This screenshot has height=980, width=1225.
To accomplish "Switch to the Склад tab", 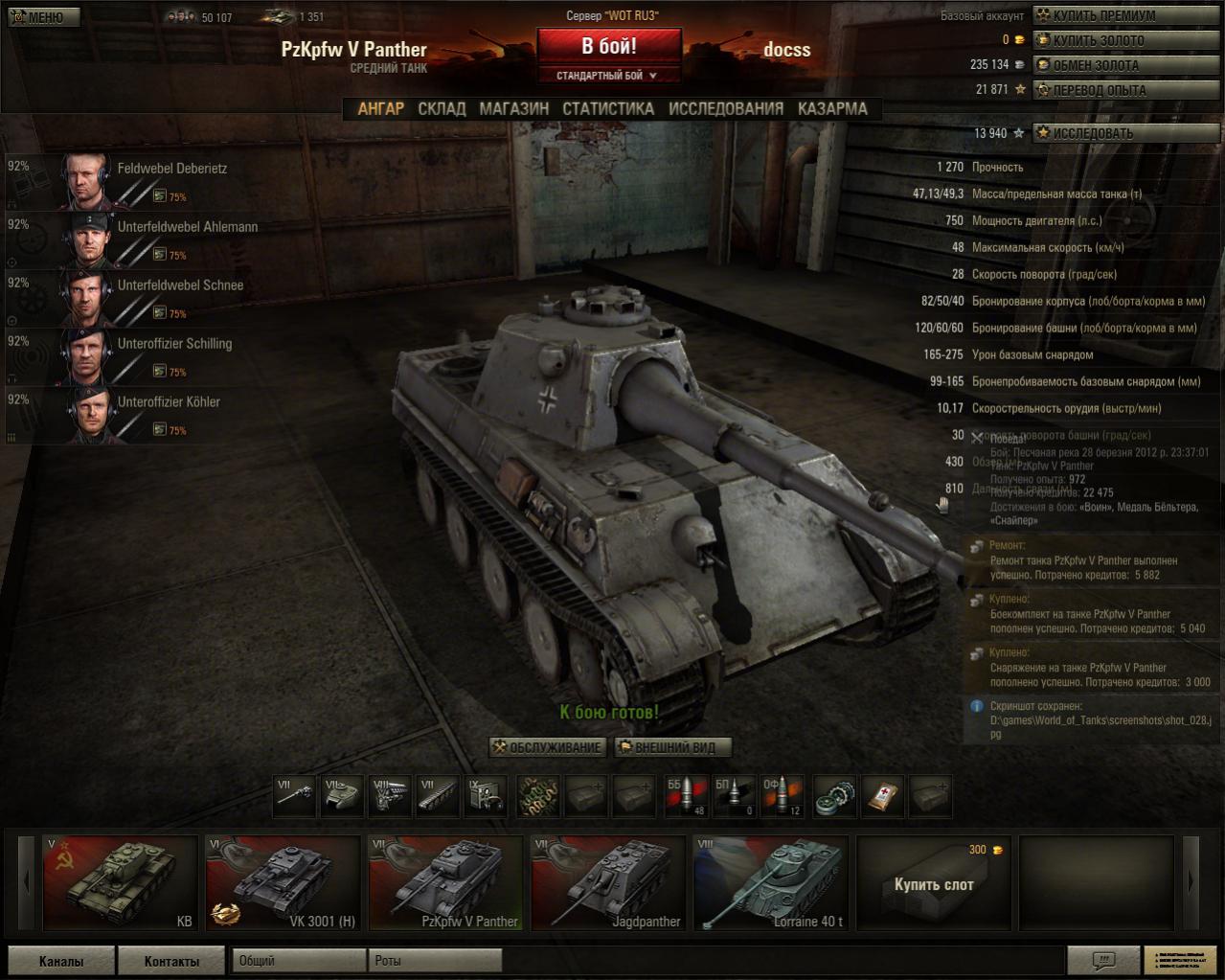I will click(x=442, y=109).
